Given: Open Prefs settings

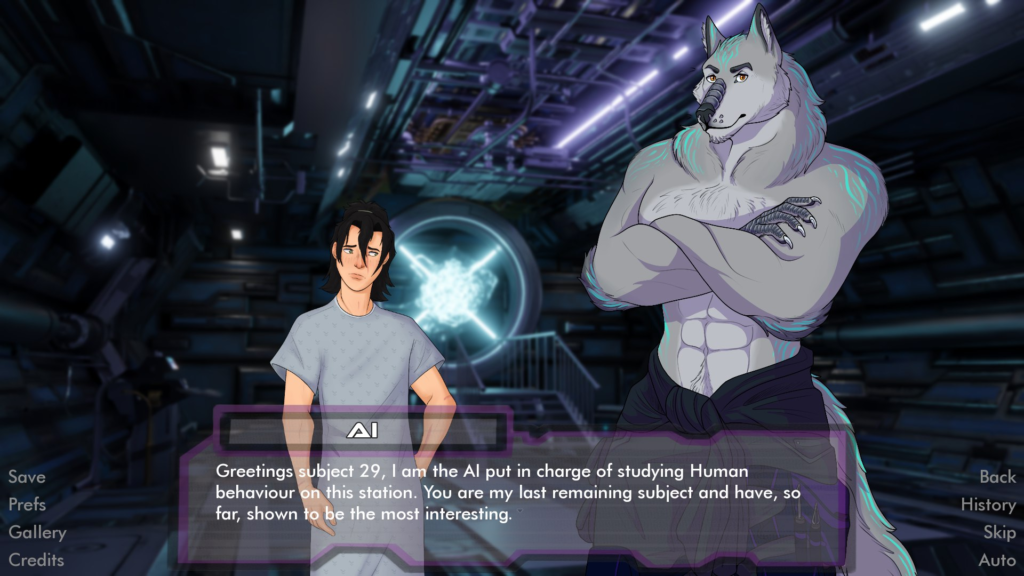Looking at the screenshot, I should point(27,505).
